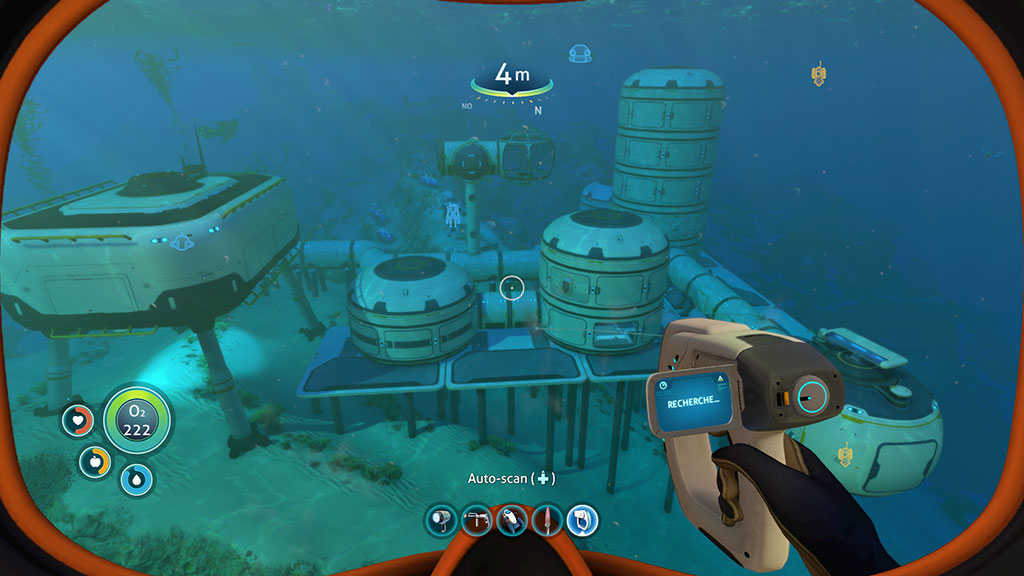Select the flashlight hotbar slot
Image resolution: width=1024 pixels, height=576 pixels.
[x=440, y=520]
